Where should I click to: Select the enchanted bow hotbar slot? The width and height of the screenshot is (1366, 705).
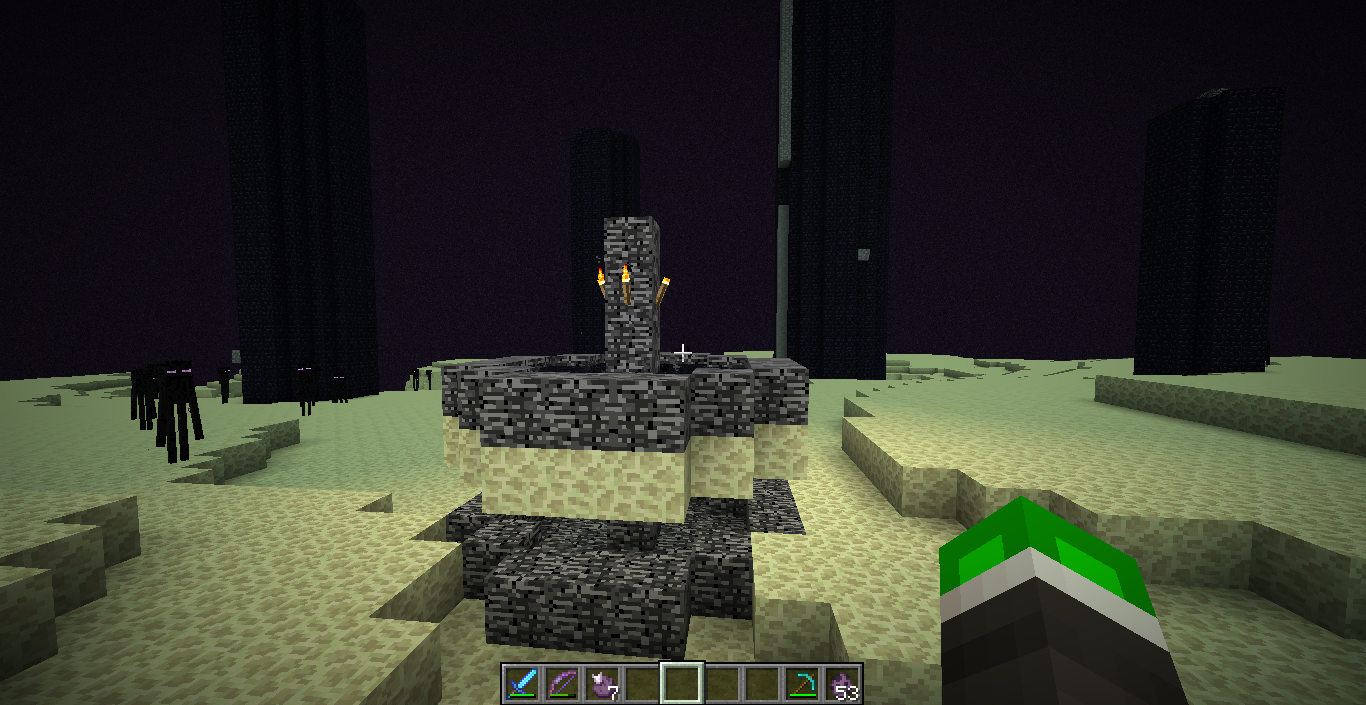coord(563,684)
